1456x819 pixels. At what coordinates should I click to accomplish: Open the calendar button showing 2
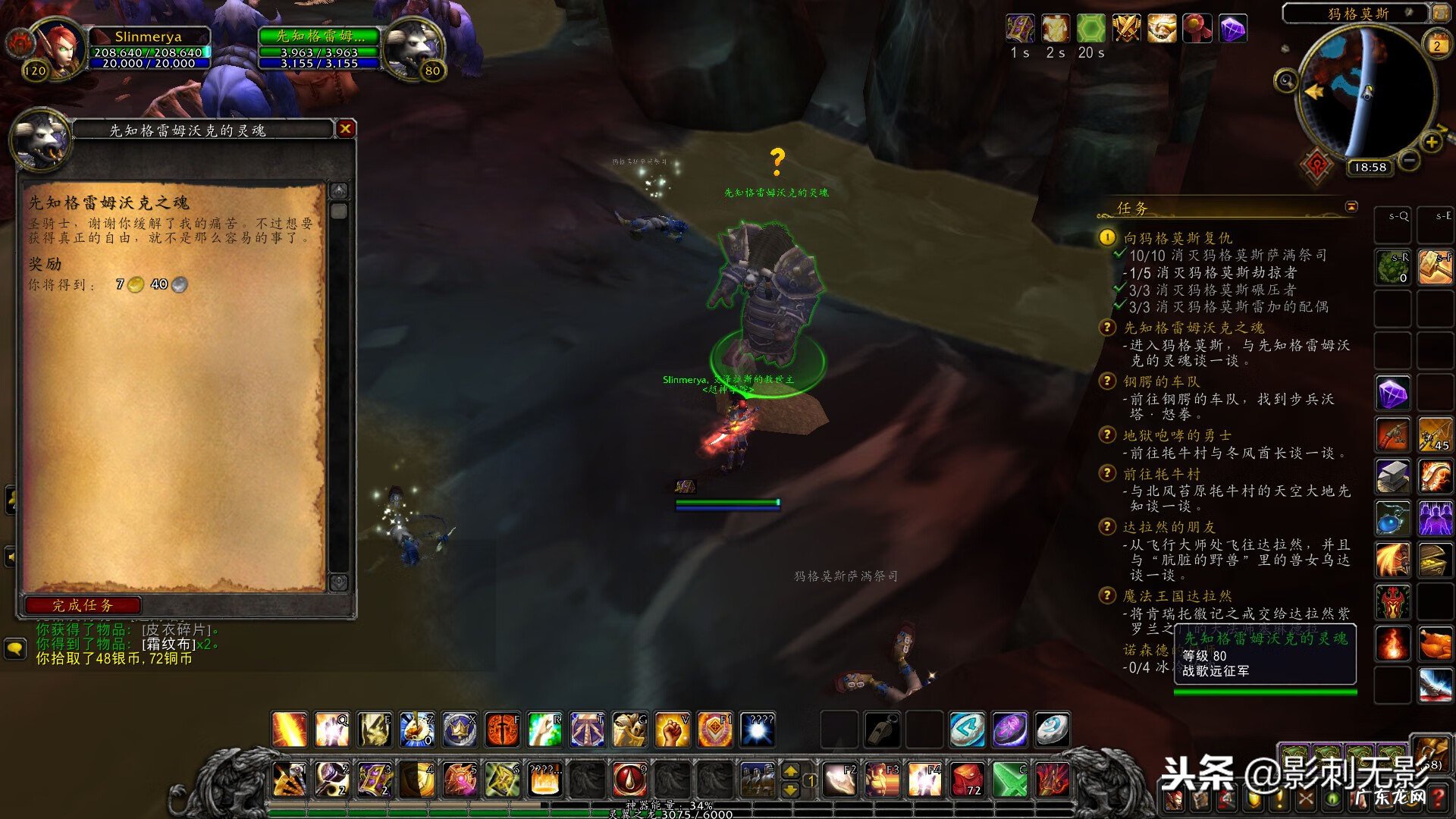coord(1436,45)
